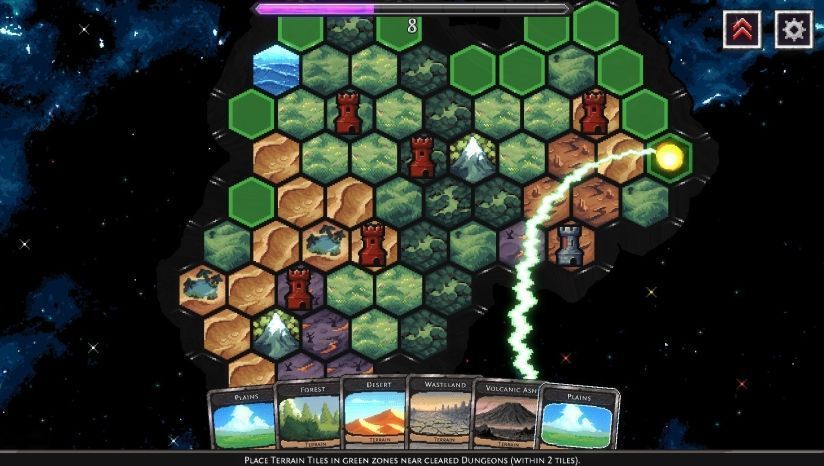
Task: Open the gear settings menu
Action: coord(794,30)
